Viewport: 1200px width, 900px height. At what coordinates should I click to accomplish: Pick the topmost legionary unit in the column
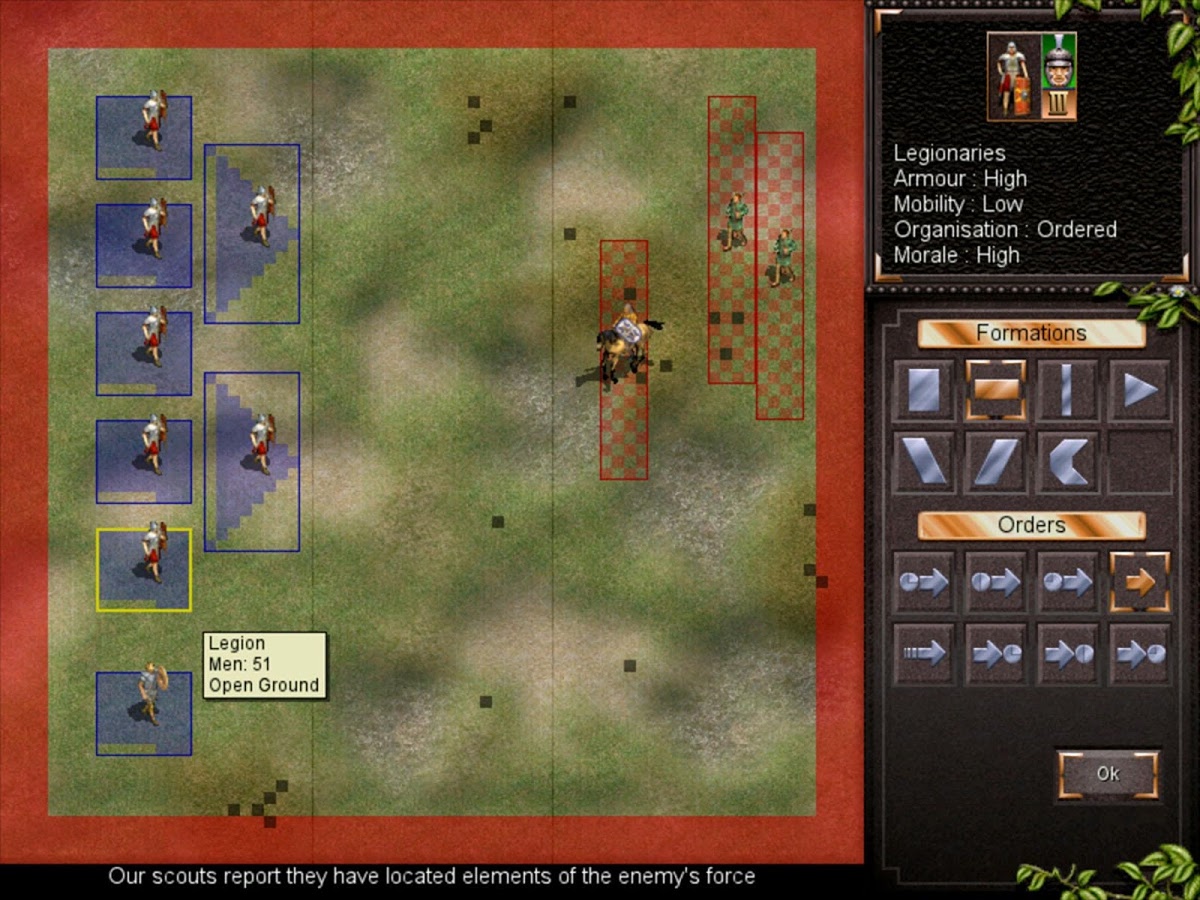coord(144,137)
